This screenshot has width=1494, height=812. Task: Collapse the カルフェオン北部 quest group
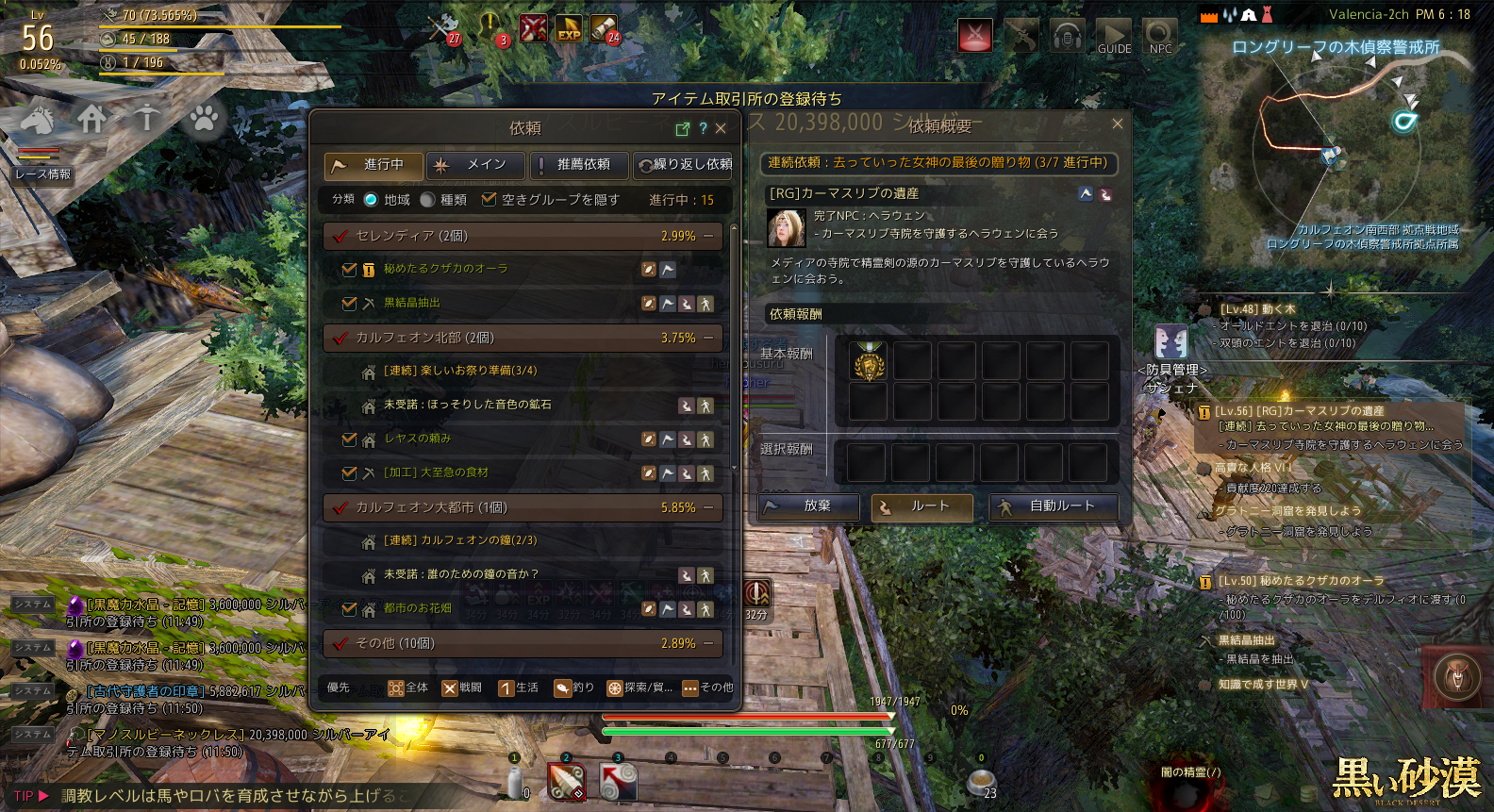708,338
